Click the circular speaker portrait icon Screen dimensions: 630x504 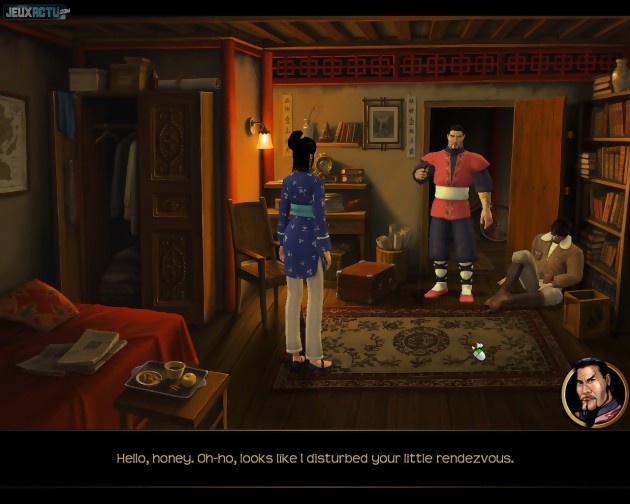point(594,392)
